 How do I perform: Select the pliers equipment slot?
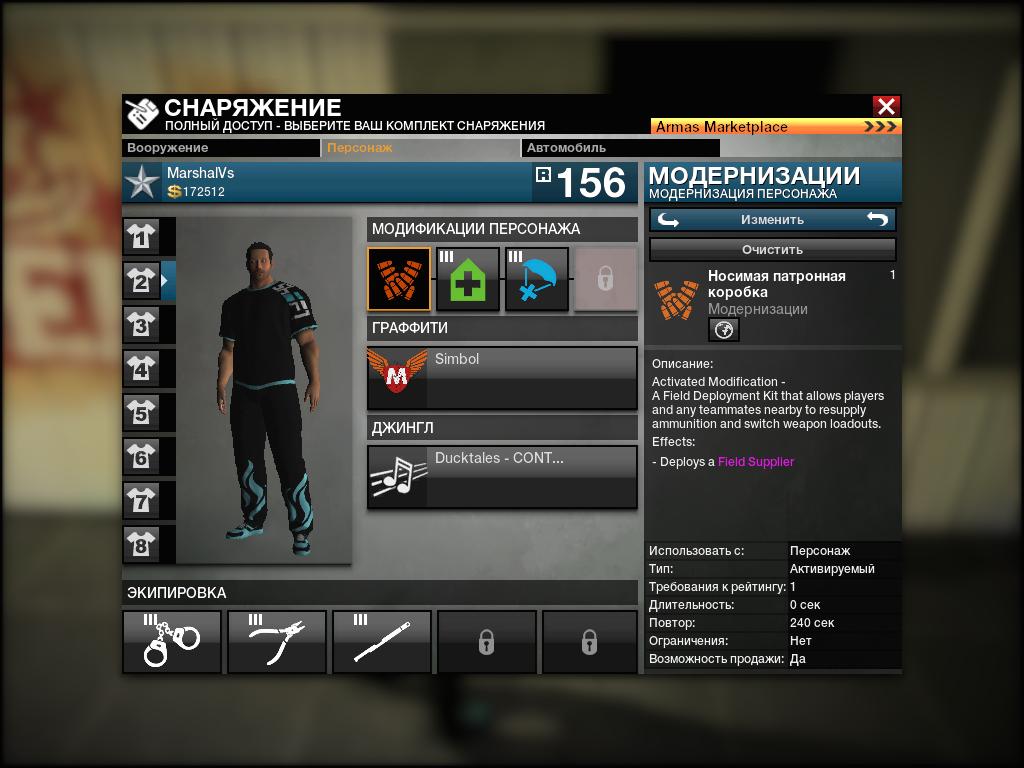277,641
